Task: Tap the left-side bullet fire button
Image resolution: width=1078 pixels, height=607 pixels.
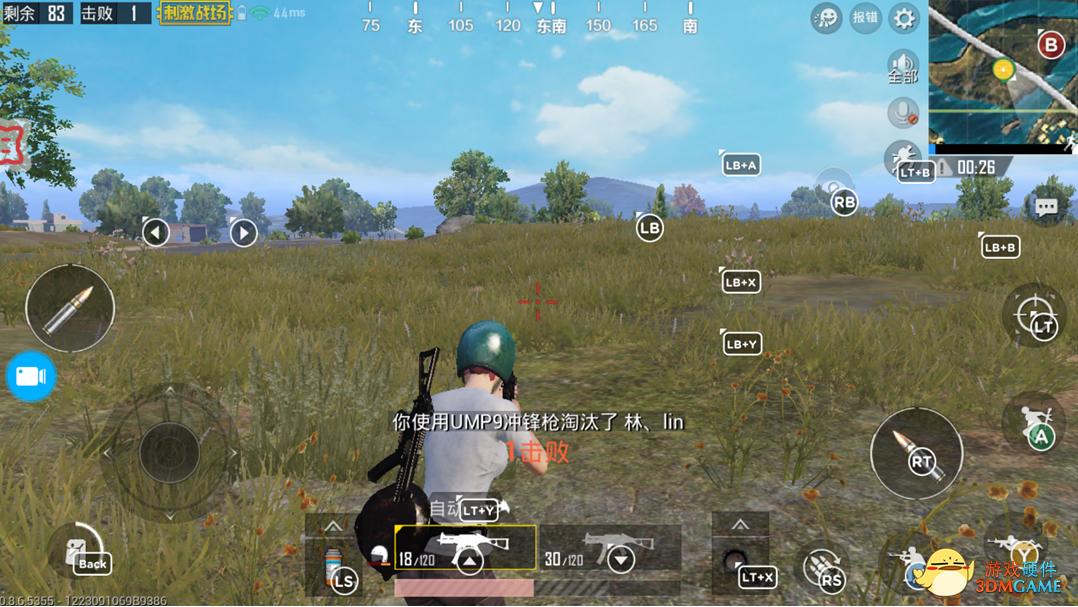Action: (70, 308)
